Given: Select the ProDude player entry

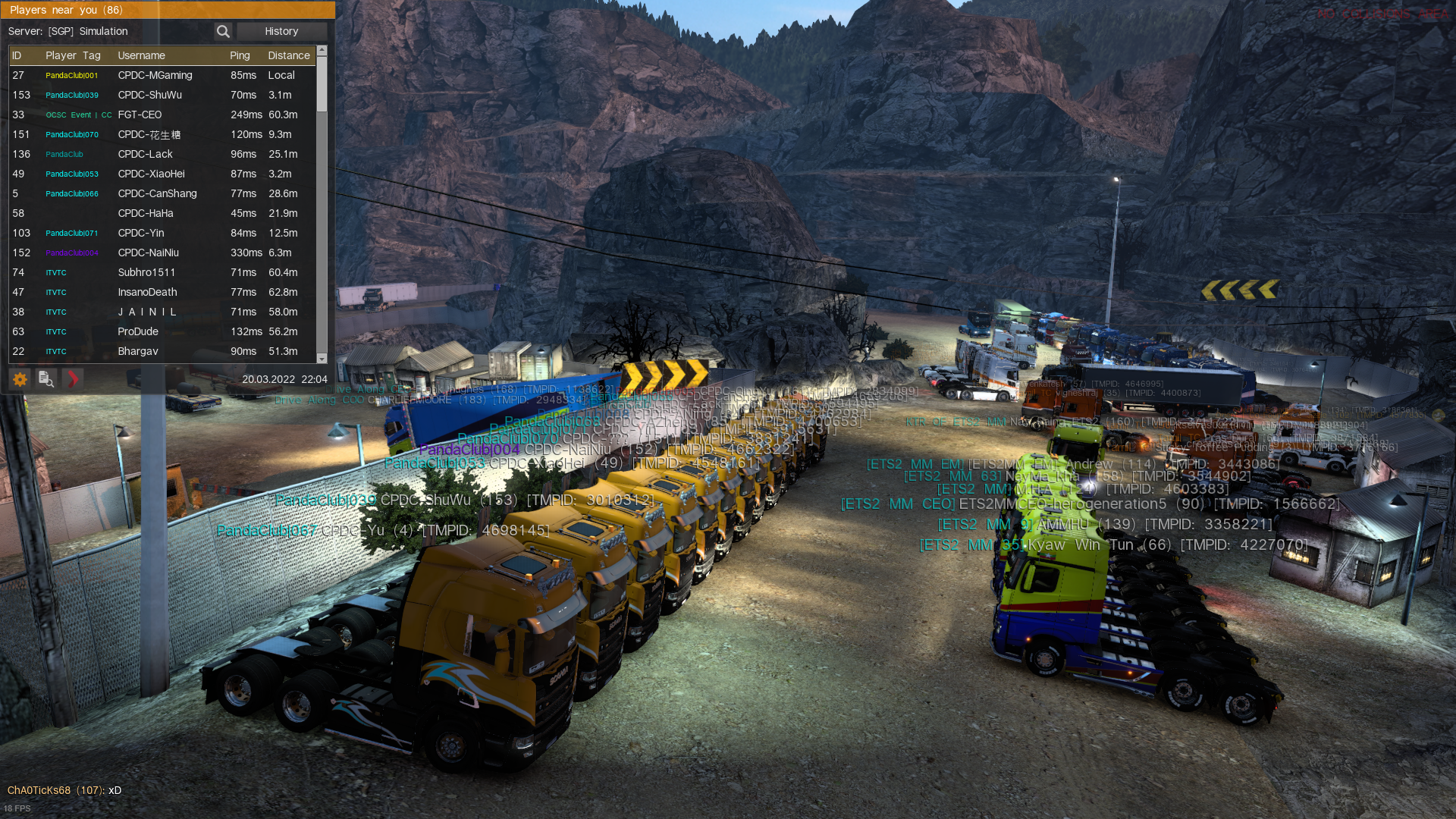Looking at the screenshot, I should (138, 331).
